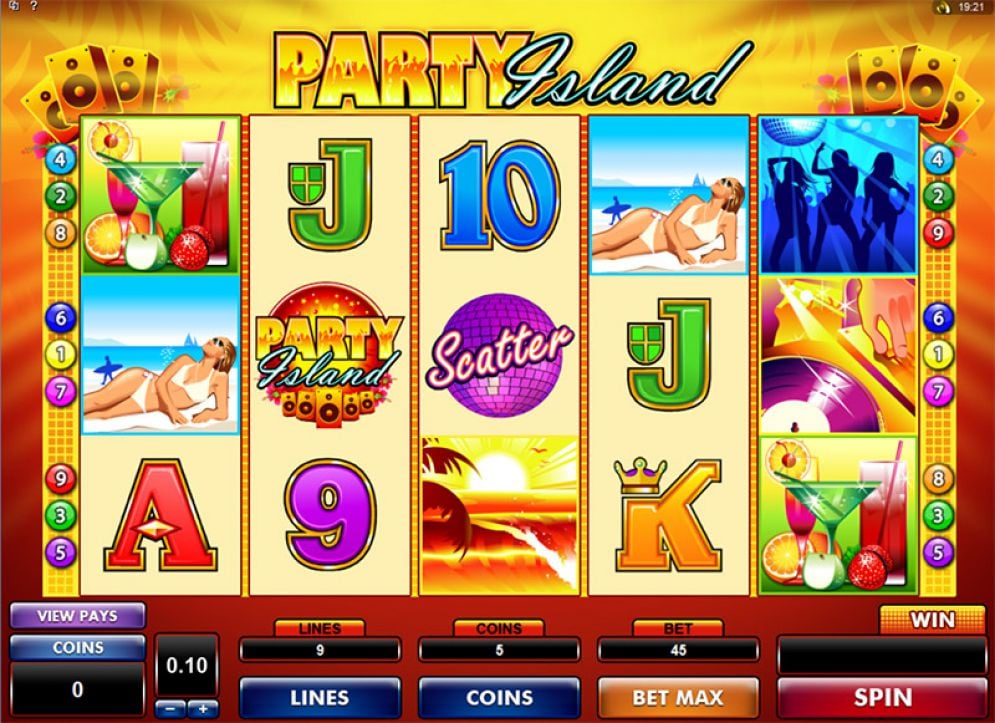Decrease coin size with the minus button
Image resolution: width=995 pixels, height=723 pixels.
pyautogui.click(x=170, y=709)
